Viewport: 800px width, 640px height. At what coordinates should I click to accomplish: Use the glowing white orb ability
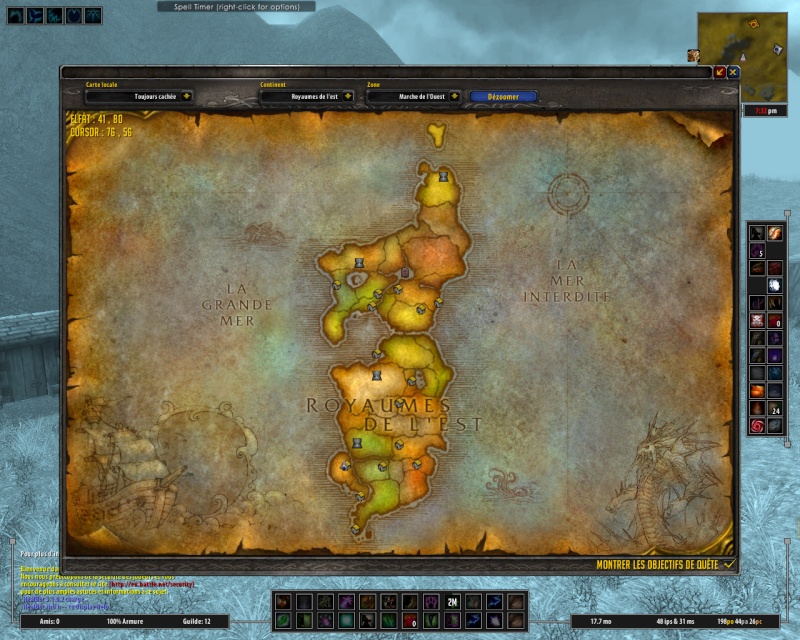(775, 285)
